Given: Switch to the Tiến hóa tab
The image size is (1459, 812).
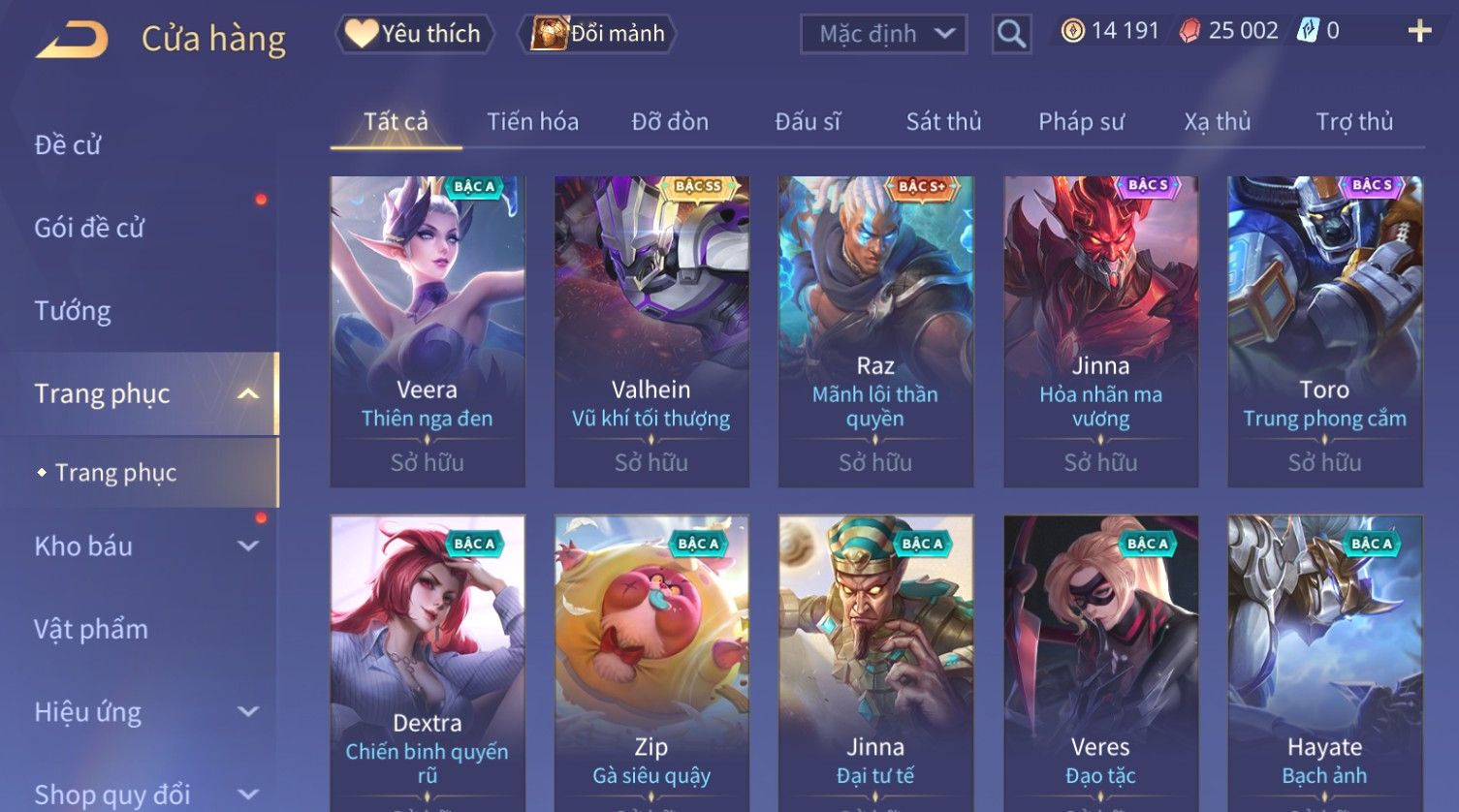Looking at the screenshot, I should 532,122.
